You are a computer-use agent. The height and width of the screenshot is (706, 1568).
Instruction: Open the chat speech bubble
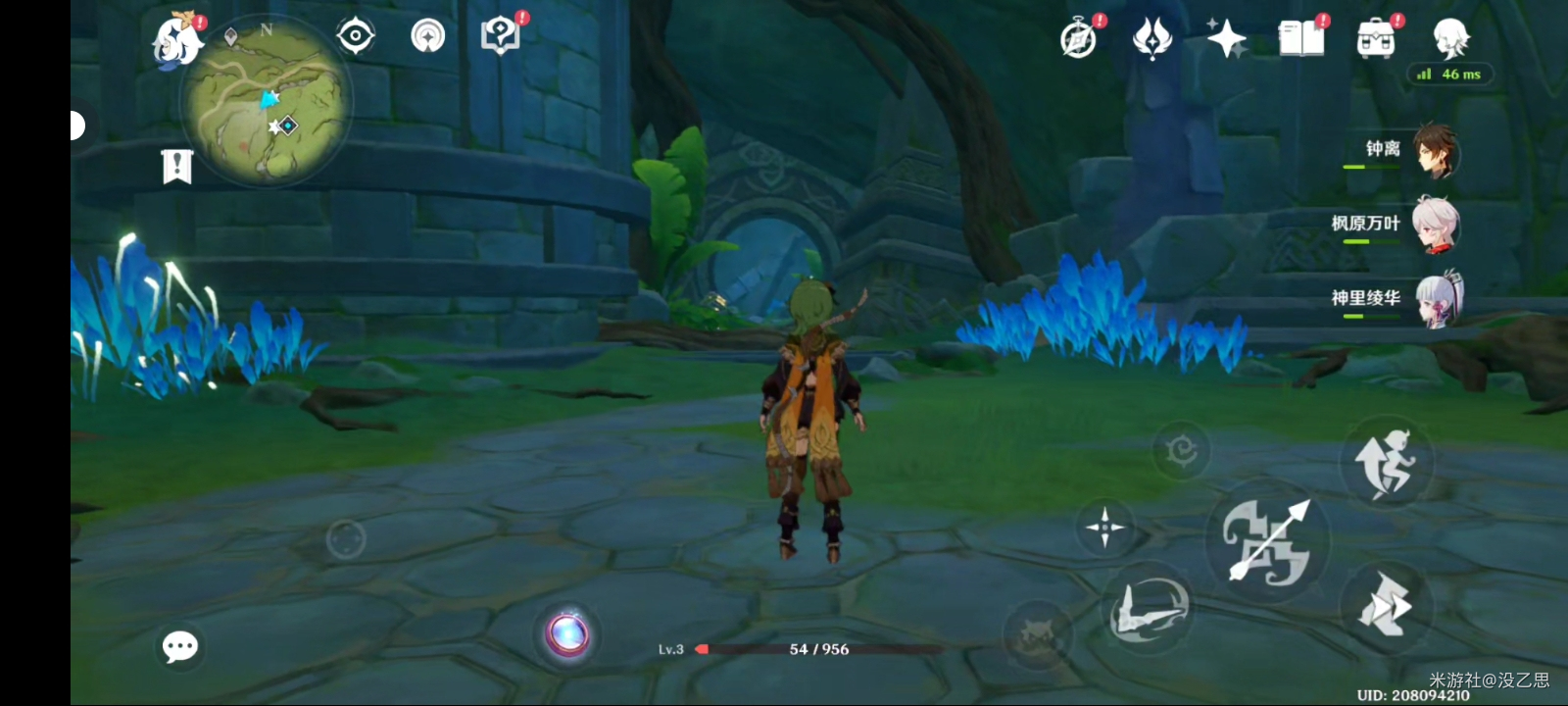(x=180, y=646)
